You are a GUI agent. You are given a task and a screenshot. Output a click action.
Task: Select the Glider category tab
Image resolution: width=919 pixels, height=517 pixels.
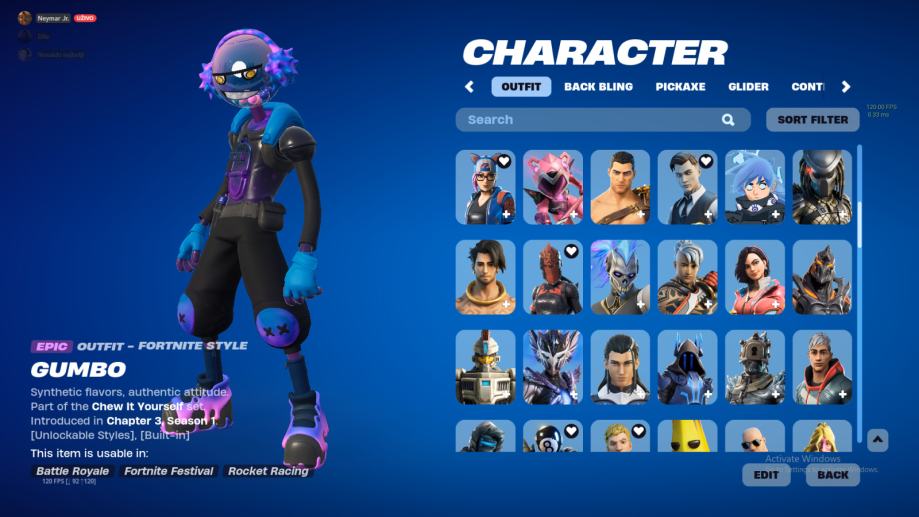[748, 87]
